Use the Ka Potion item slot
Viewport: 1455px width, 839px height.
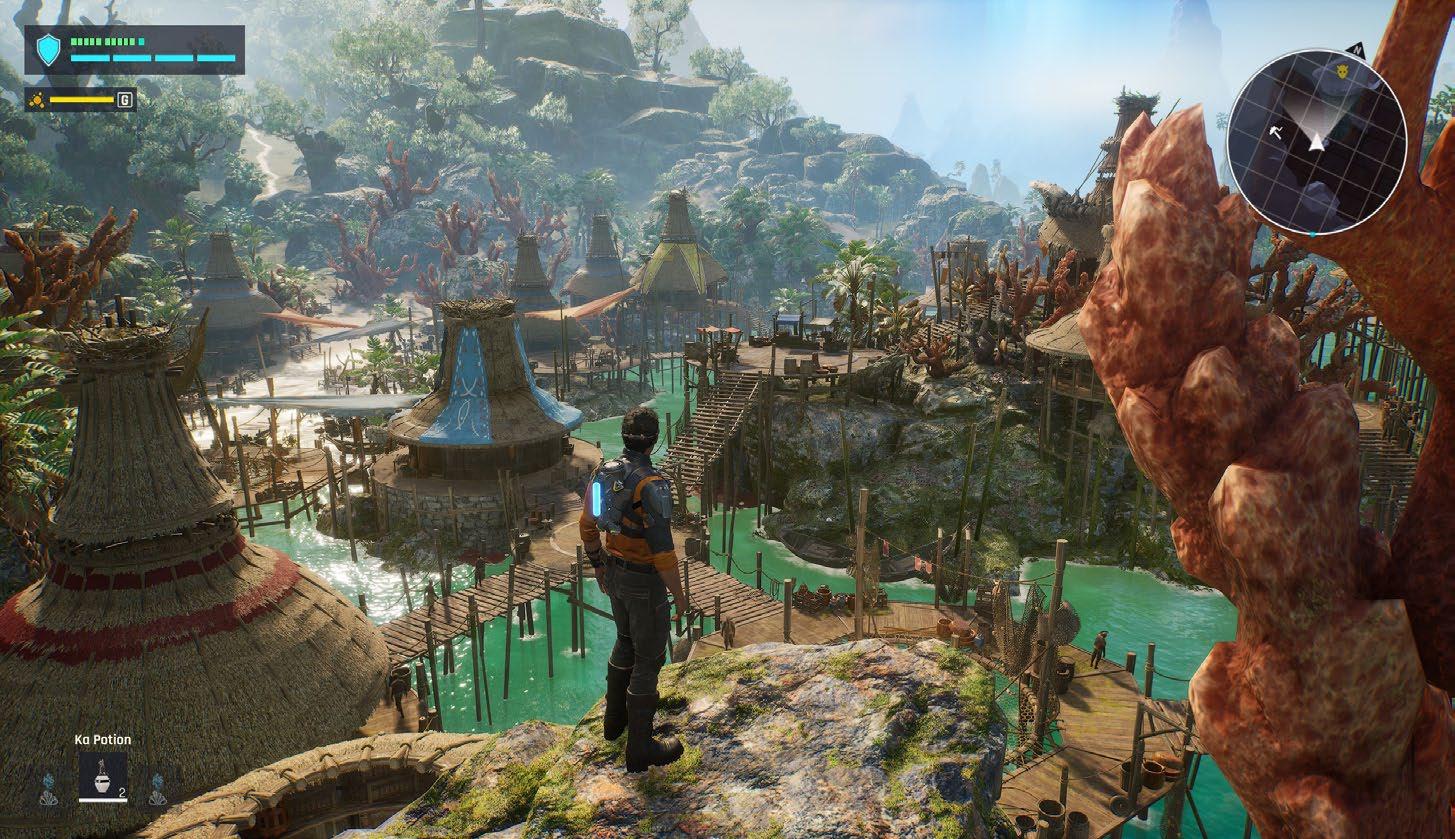pos(102,776)
